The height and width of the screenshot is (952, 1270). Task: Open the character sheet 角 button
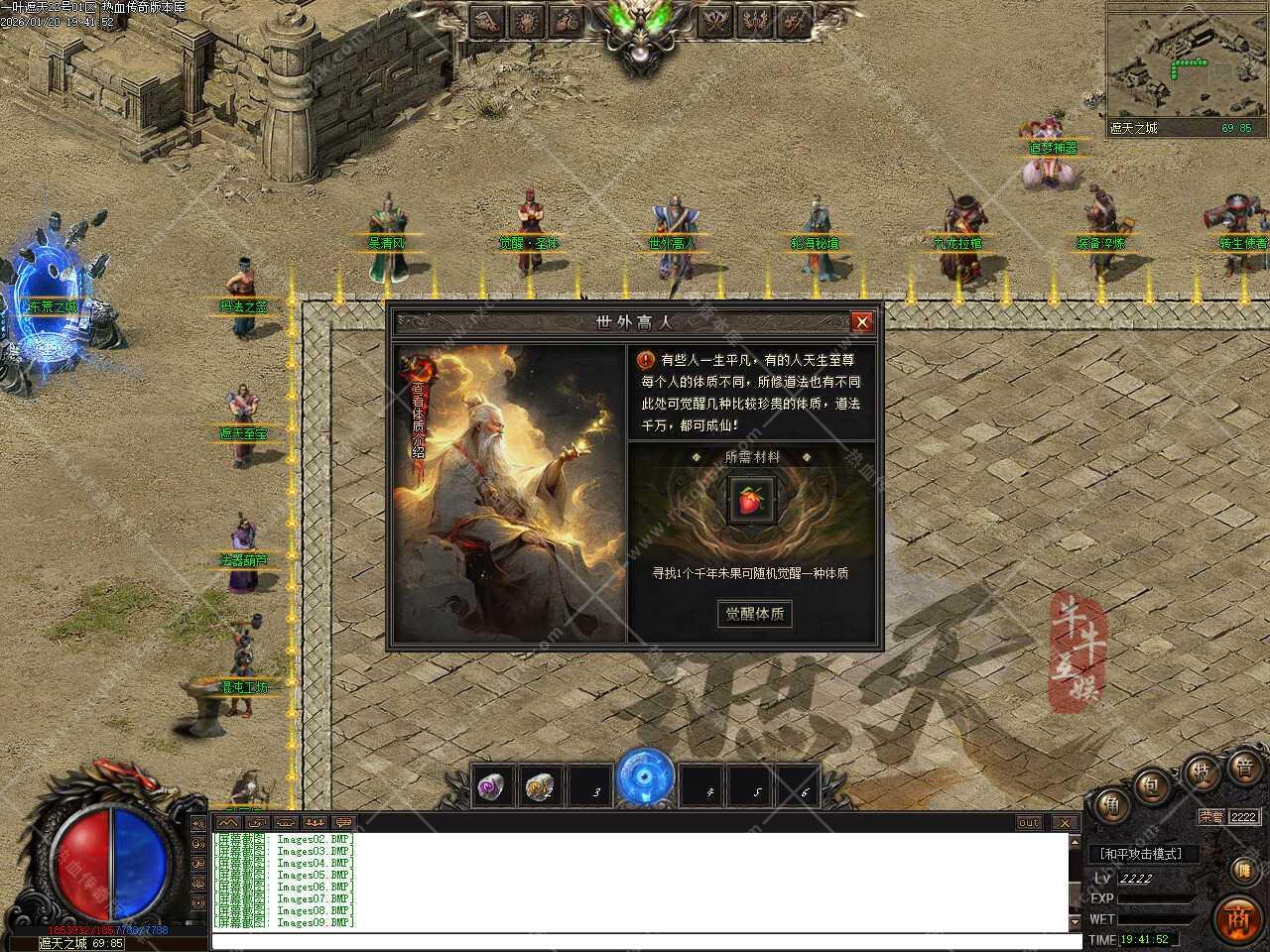pyautogui.click(x=1111, y=805)
